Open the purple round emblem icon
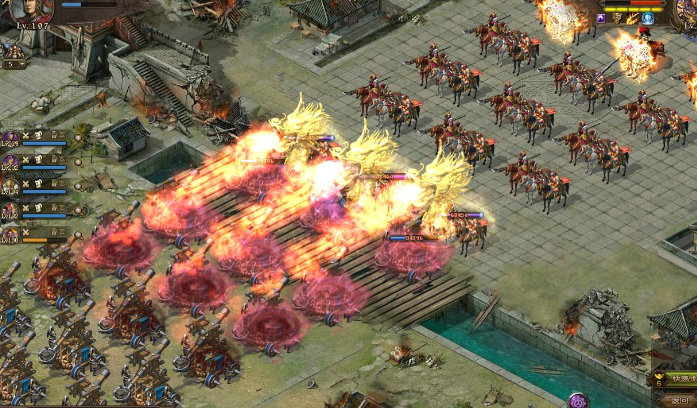Screen dimensions: 697x408 tap(578, 401)
